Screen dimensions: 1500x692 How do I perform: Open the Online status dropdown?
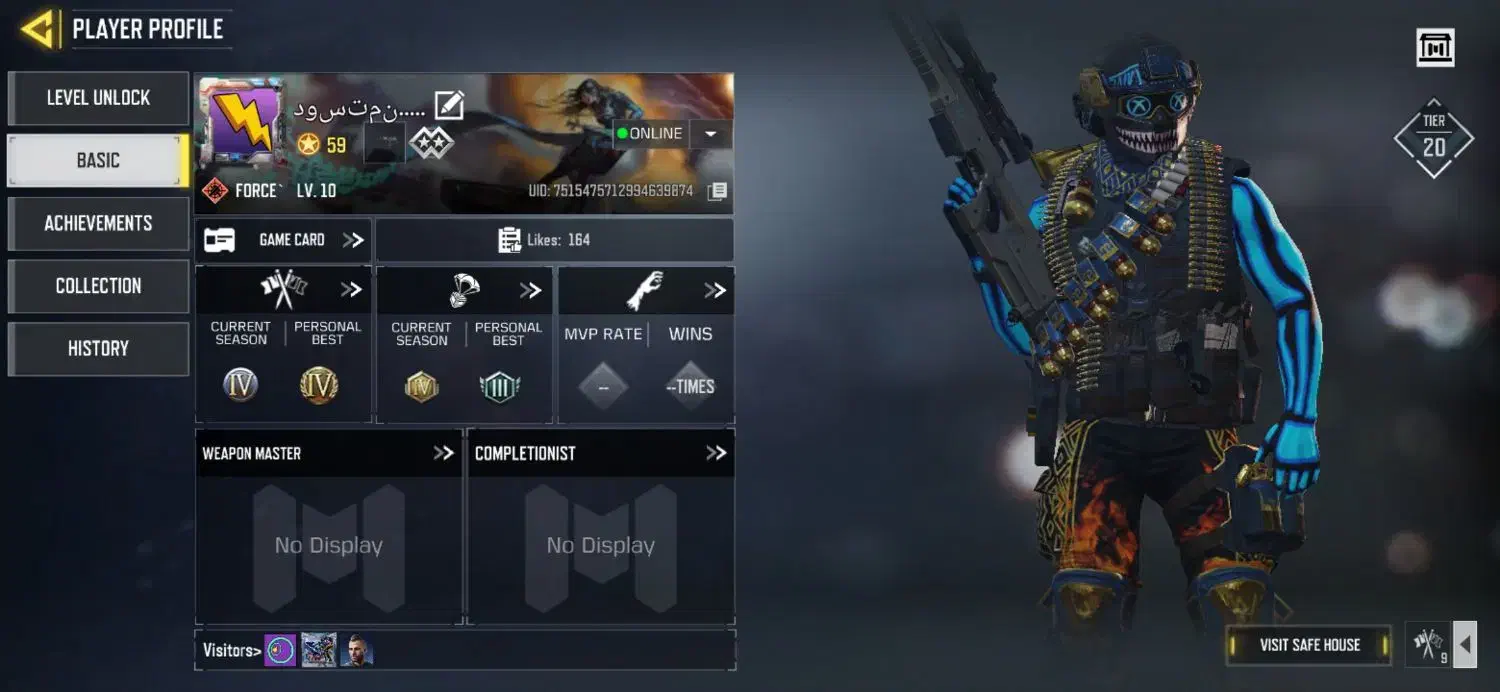[x=711, y=134]
